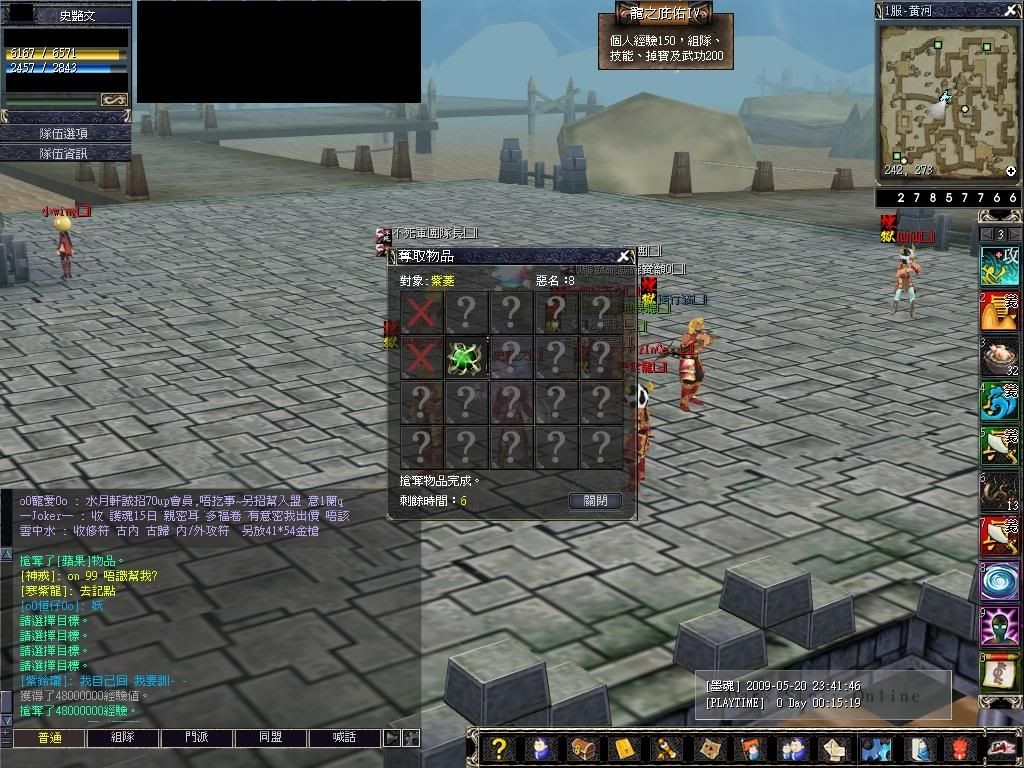Click the red demon mask toolbar icon

pos(959,748)
